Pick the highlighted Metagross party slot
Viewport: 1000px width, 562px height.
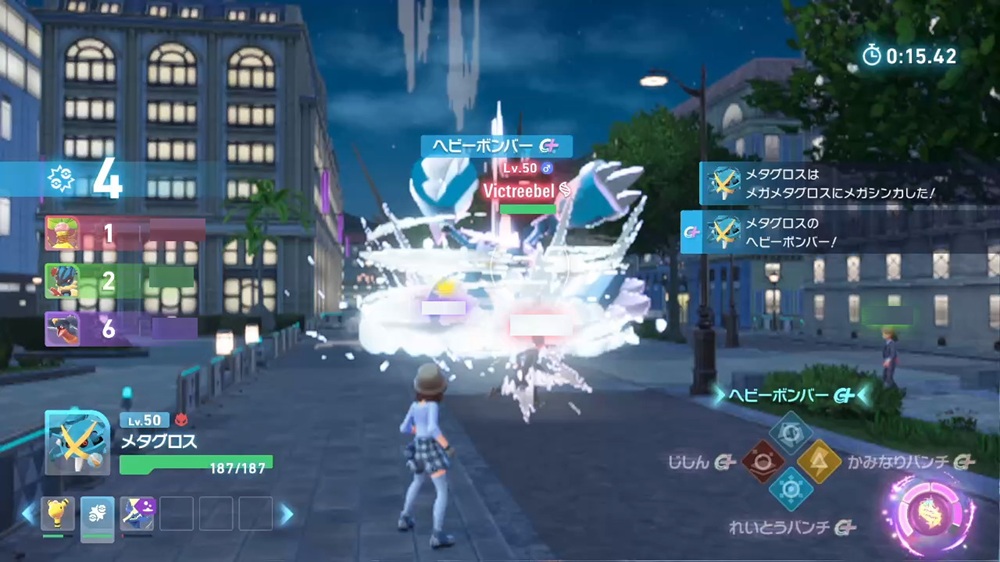(x=97, y=513)
